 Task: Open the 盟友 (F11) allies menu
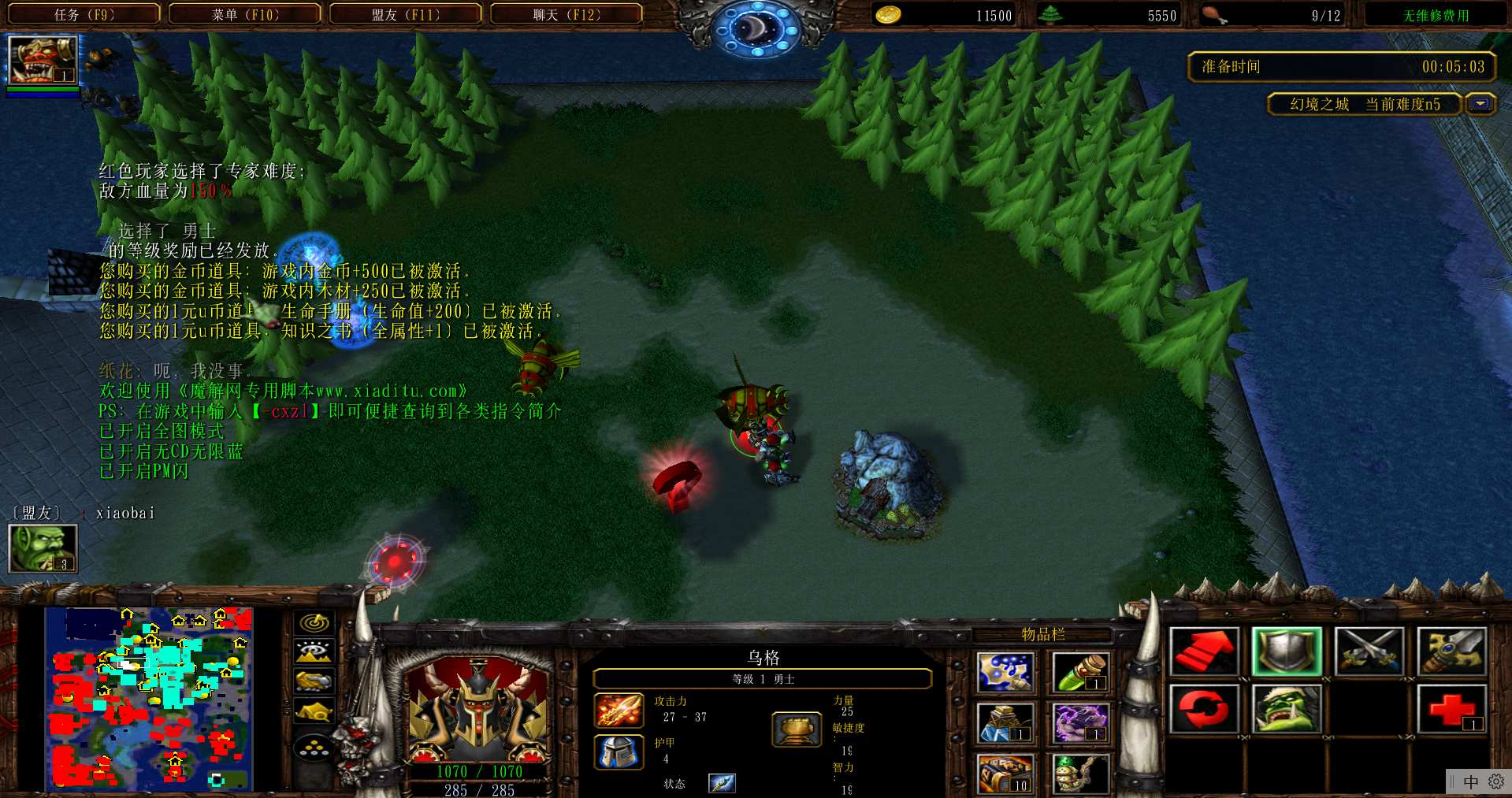click(x=406, y=14)
